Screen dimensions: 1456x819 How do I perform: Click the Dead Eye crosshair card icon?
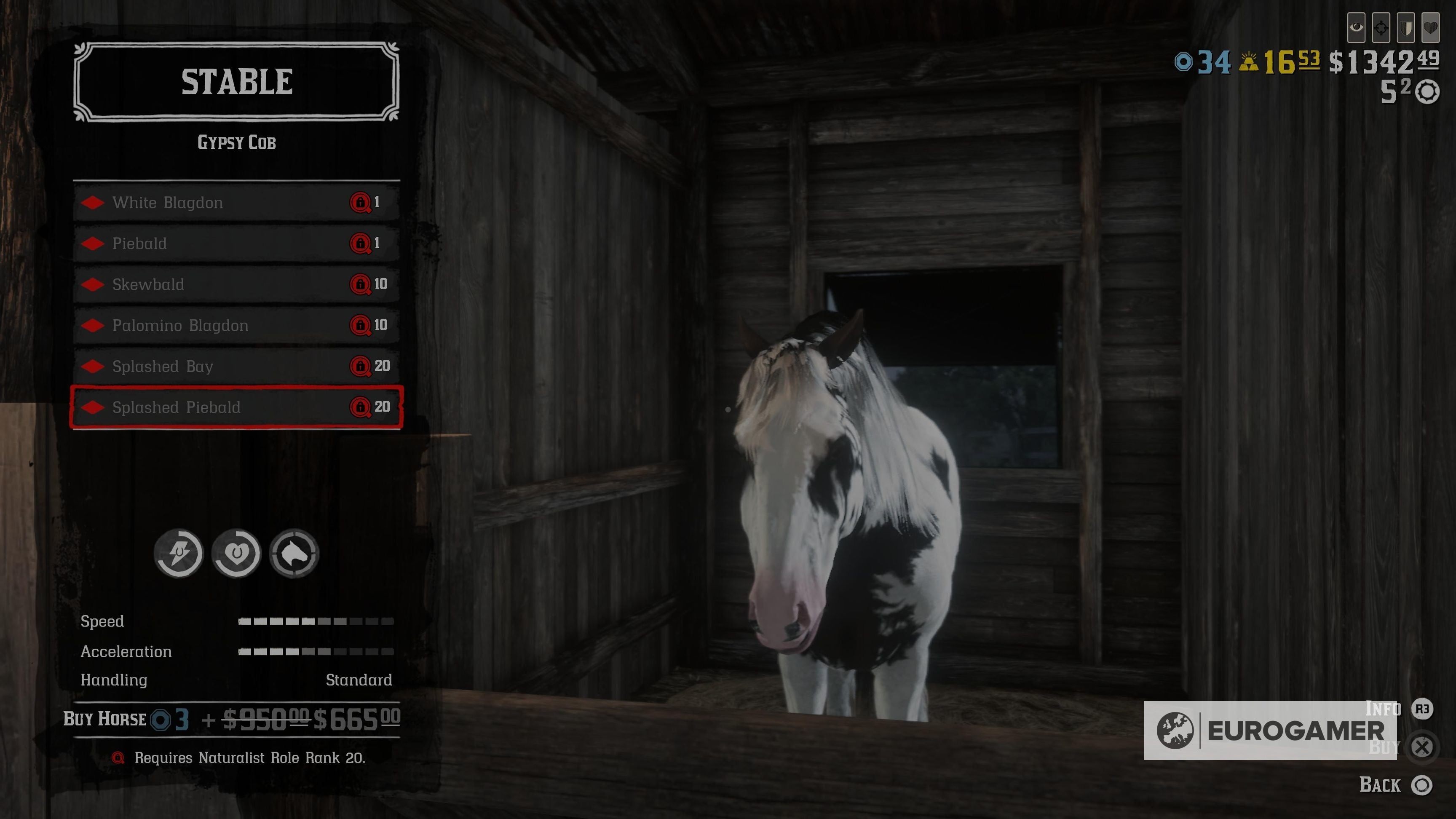(x=1381, y=28)
